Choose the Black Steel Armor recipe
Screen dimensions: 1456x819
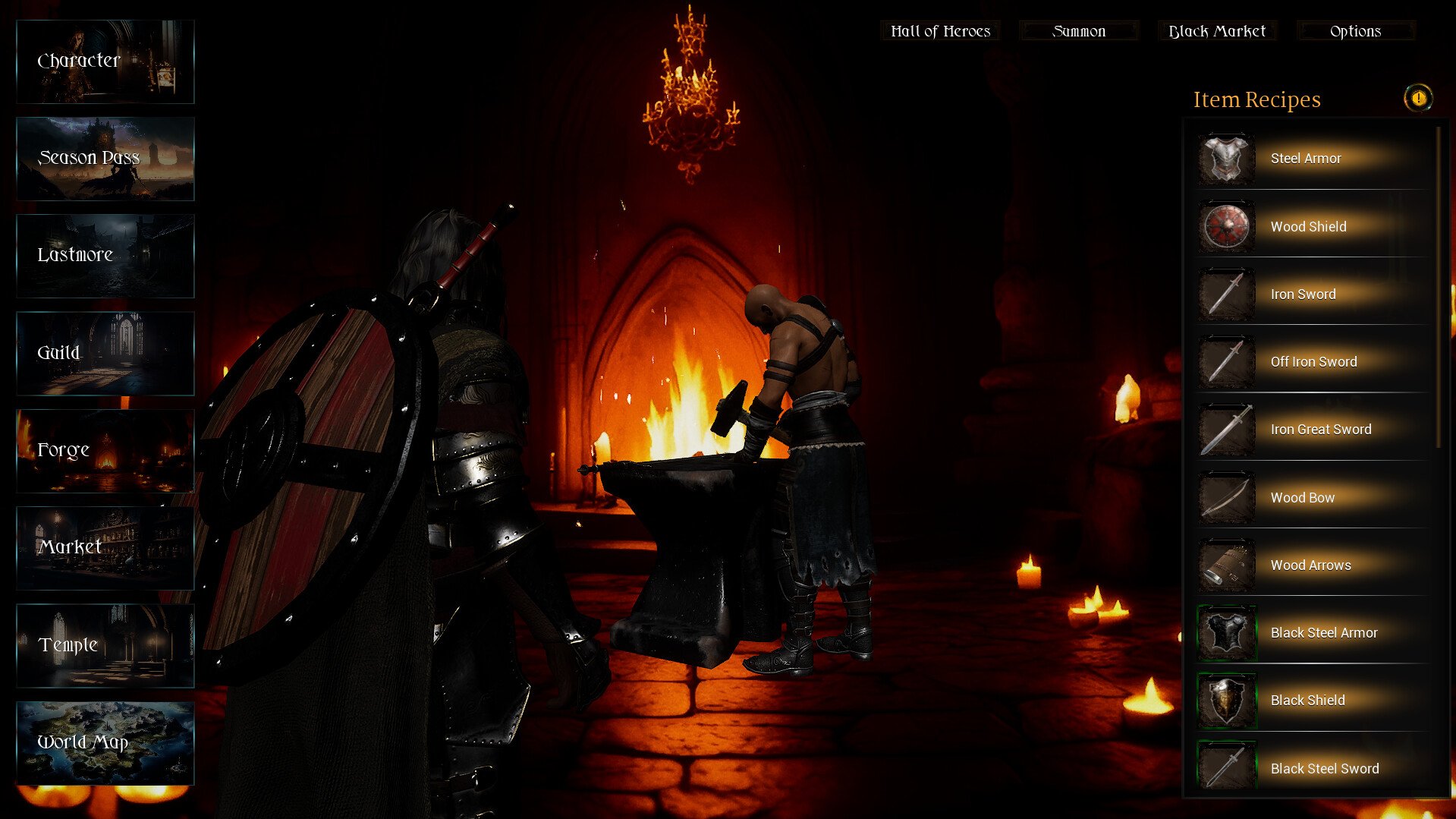1313,633
